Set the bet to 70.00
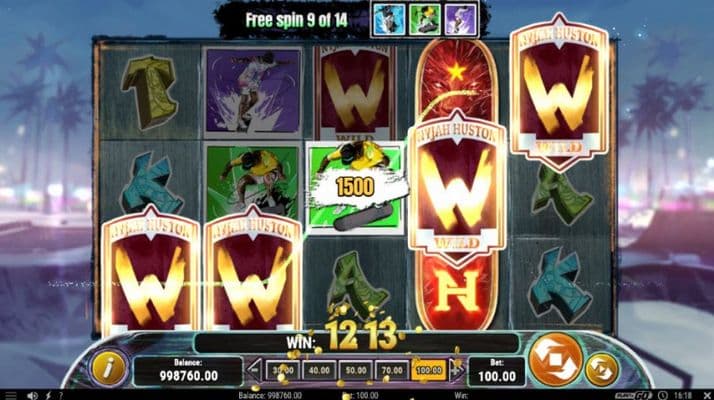 pos(392,370)
